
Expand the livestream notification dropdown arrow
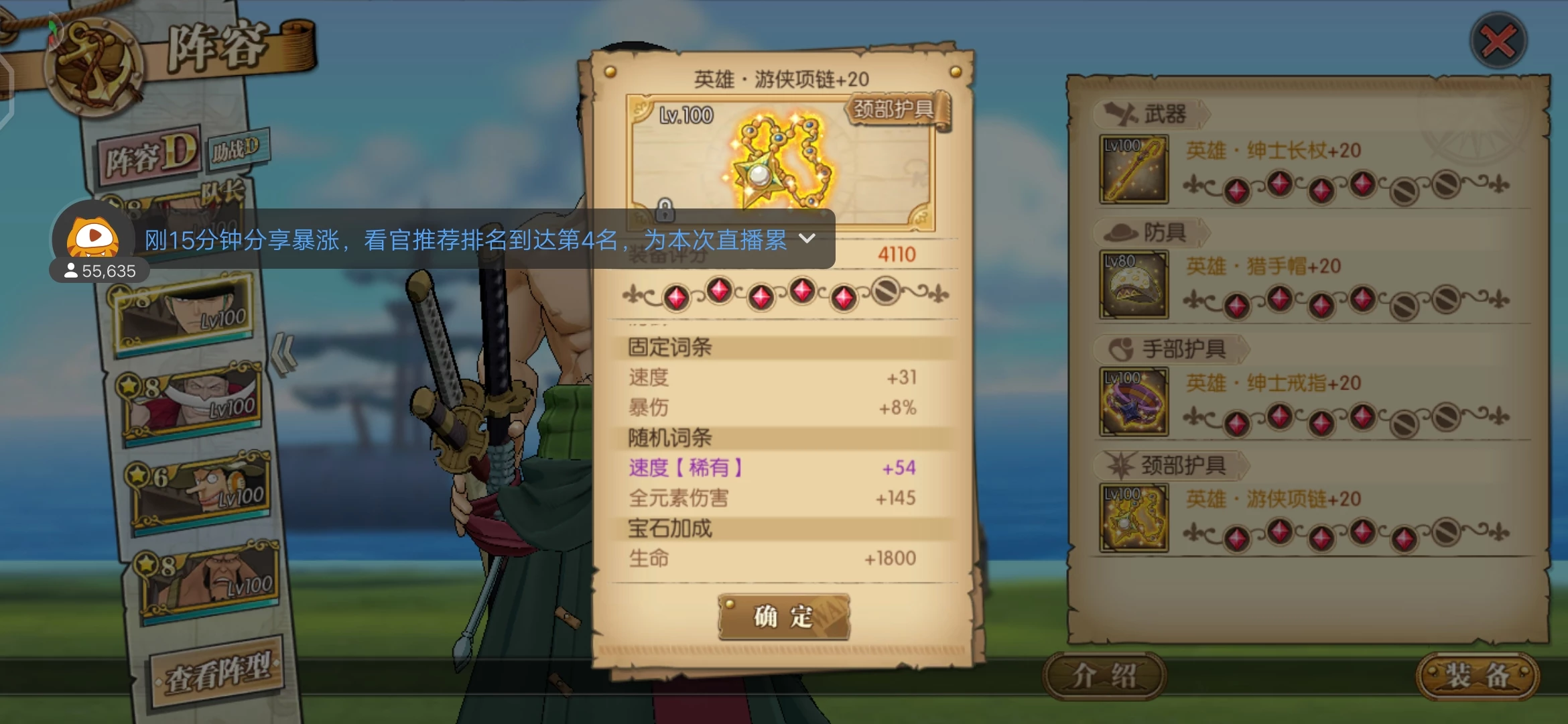pyautogui.click(x=807, y=239)
